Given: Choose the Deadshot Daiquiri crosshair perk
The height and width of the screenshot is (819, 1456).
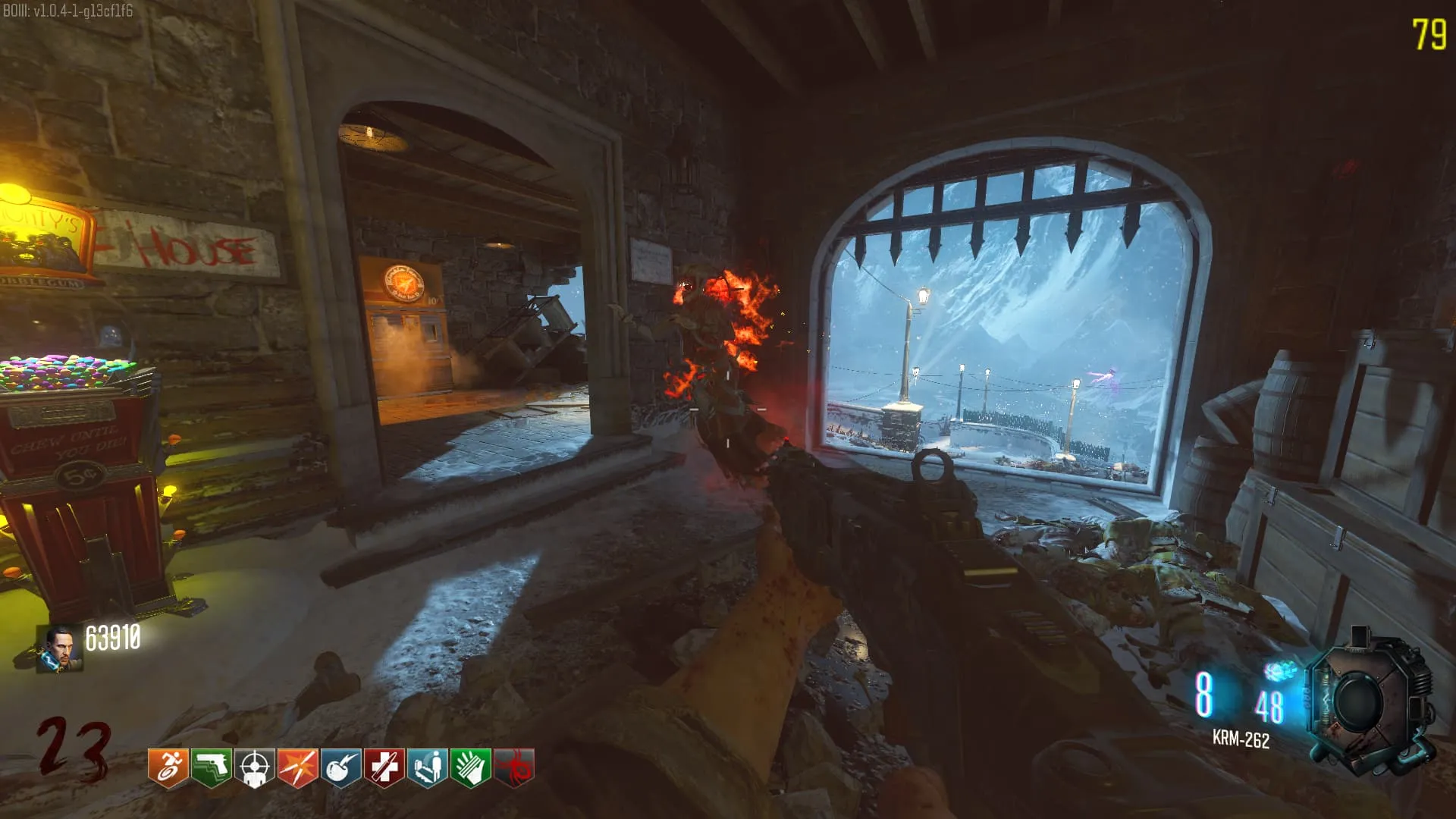Looking at the screenshot, I should 254,769.
